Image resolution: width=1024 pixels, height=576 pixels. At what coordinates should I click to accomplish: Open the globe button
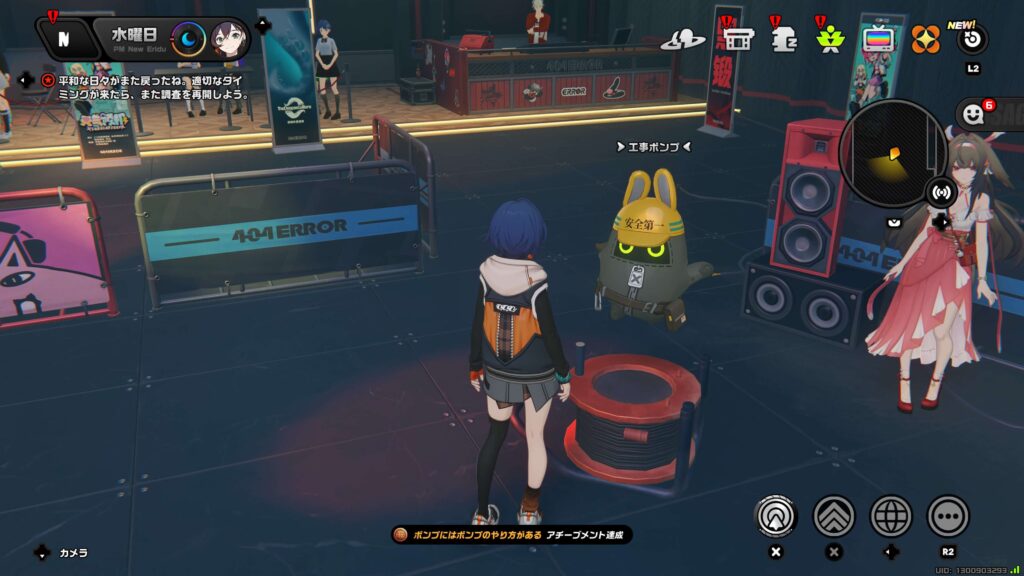(891, 516)
